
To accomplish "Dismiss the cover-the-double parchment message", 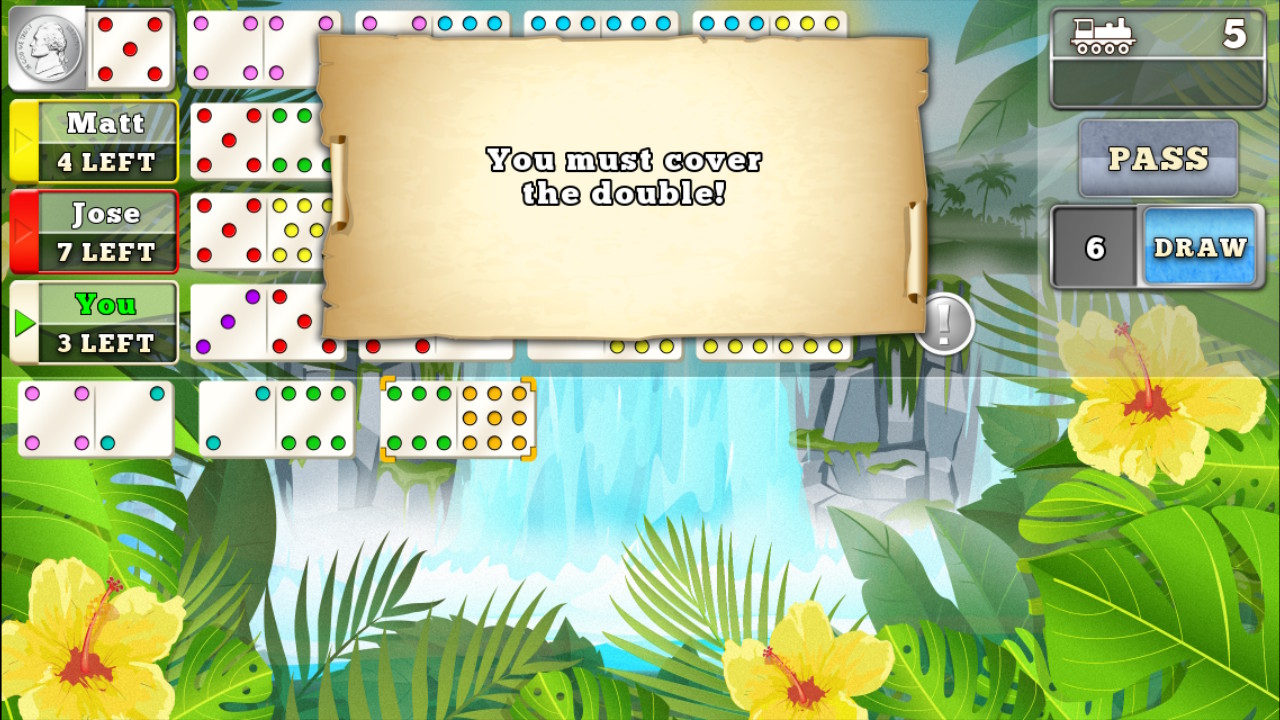I will click(x=624, y=178).
